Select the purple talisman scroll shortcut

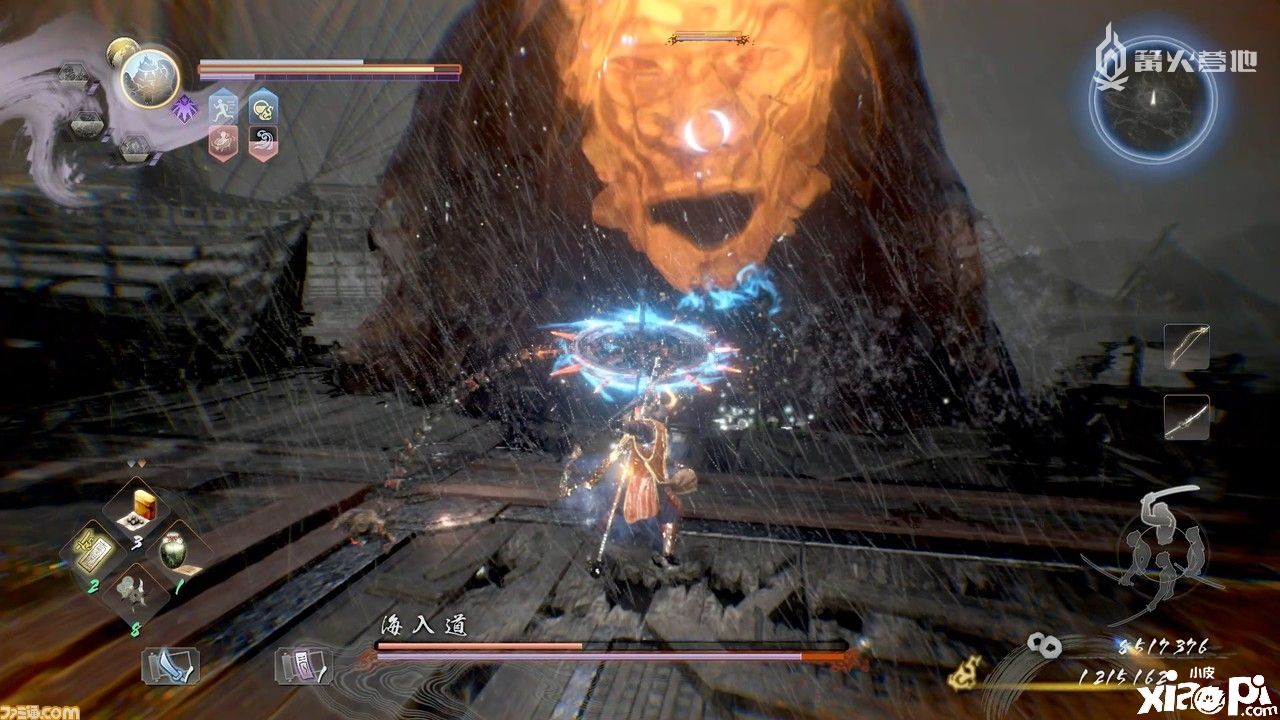(300, 664)
